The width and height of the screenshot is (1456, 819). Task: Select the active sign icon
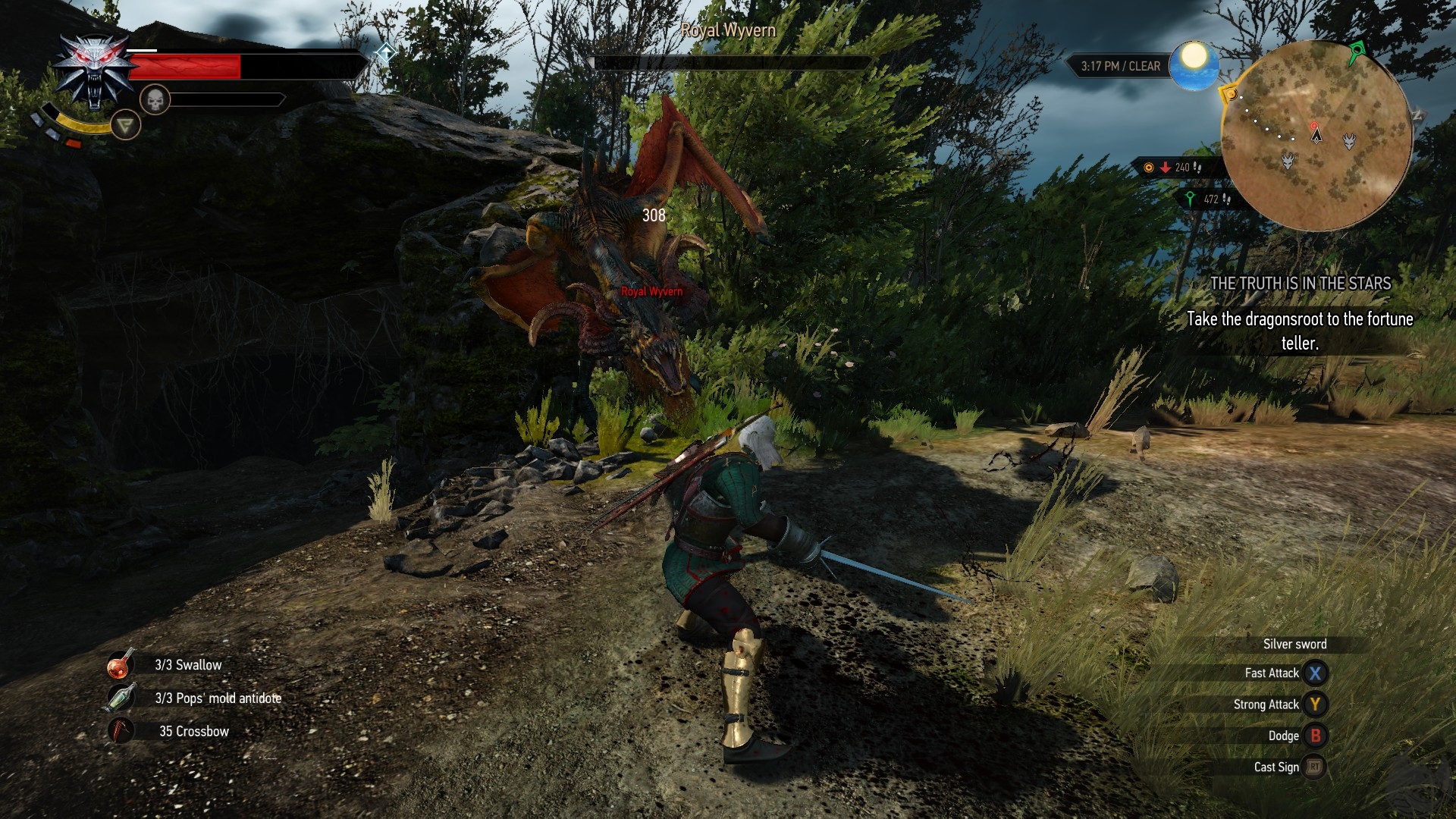(x=126, y=124)
